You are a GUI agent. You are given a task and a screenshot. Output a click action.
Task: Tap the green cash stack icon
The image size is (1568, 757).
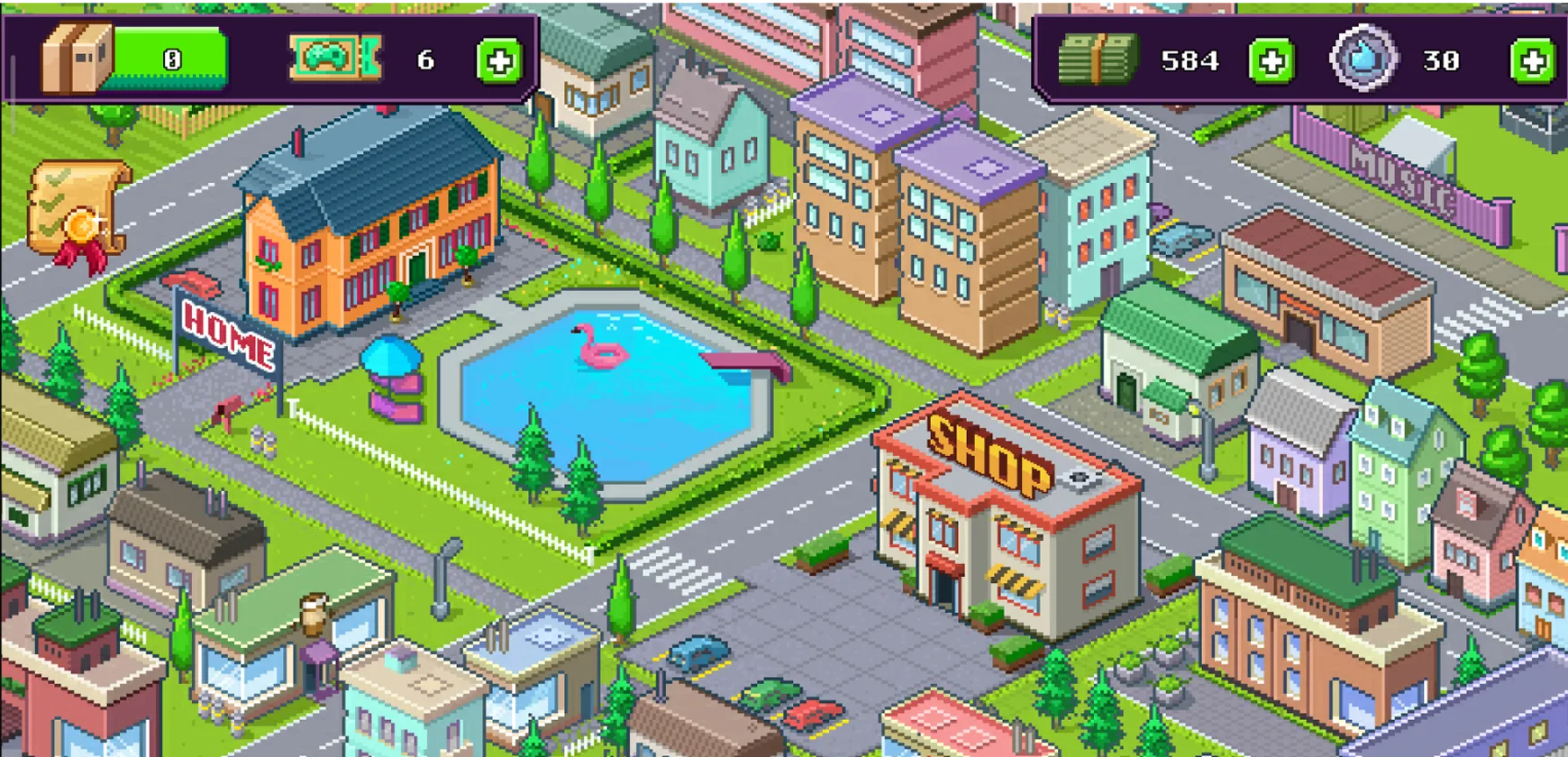pyautogui.click(x=1098, y=60)
